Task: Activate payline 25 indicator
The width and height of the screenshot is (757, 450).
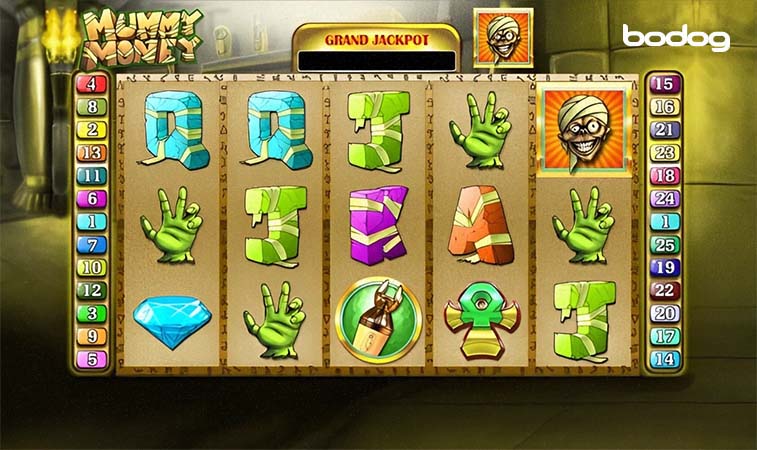Action: tap(665, 245)
